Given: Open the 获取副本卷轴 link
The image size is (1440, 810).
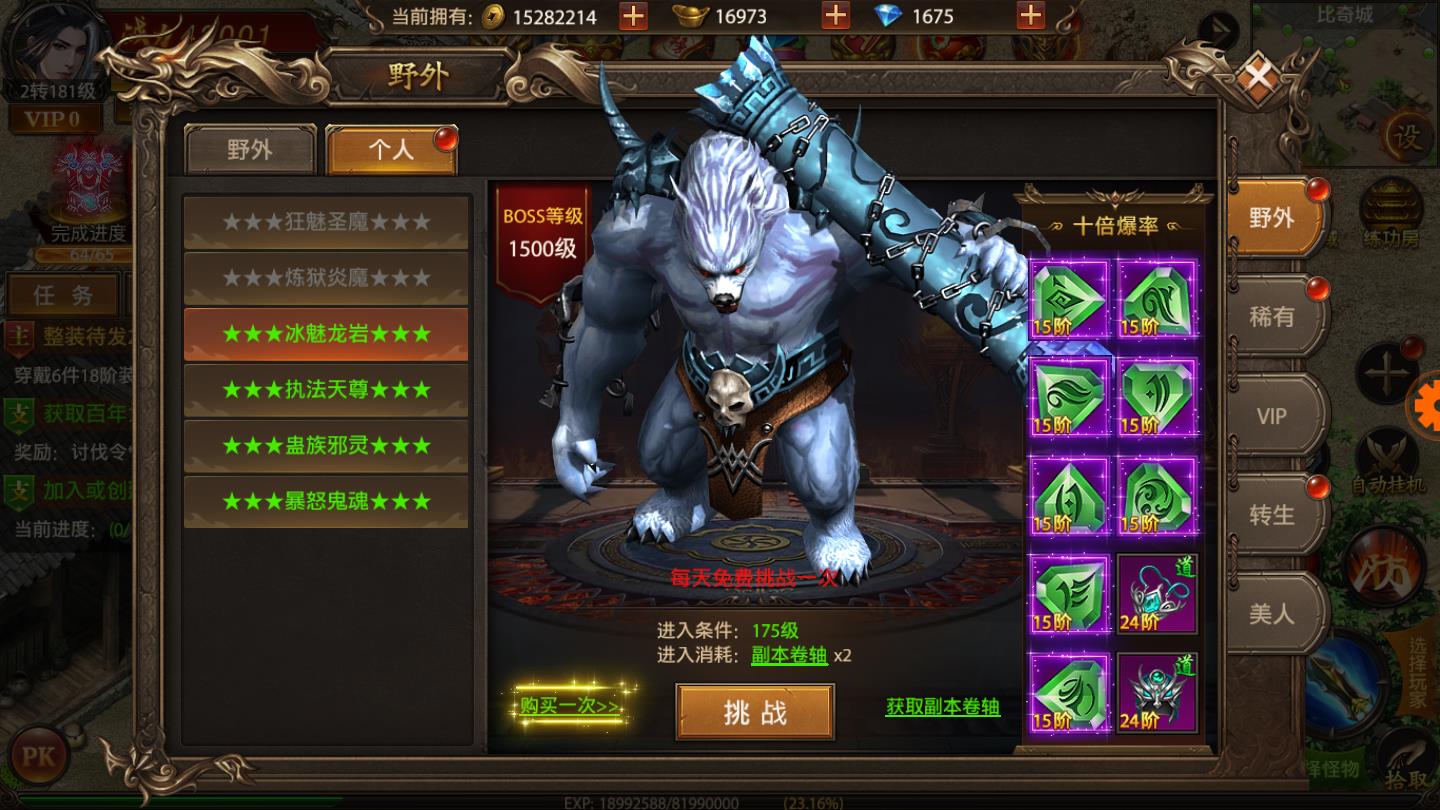Looking at the screenshot, I should click(942, 707).
